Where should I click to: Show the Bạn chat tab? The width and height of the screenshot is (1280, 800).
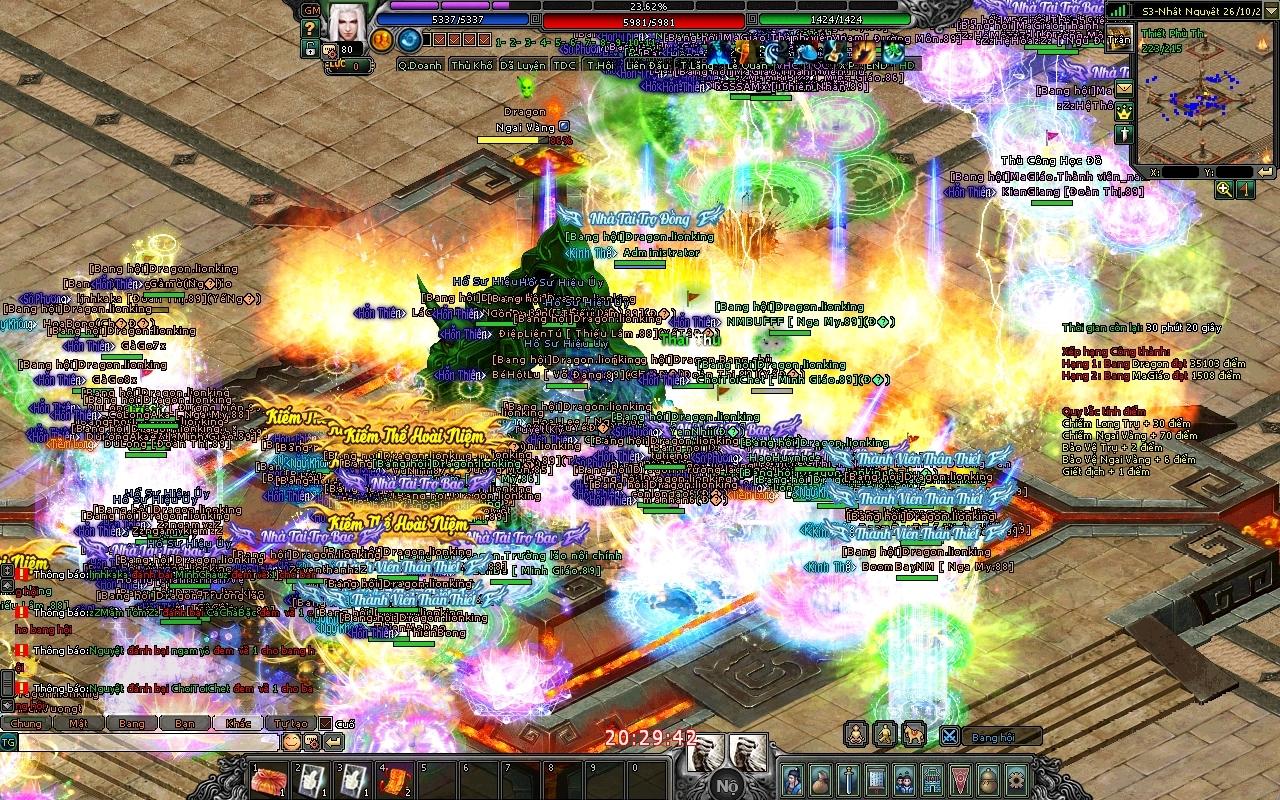pyautogui.click(x=185, y=723)
